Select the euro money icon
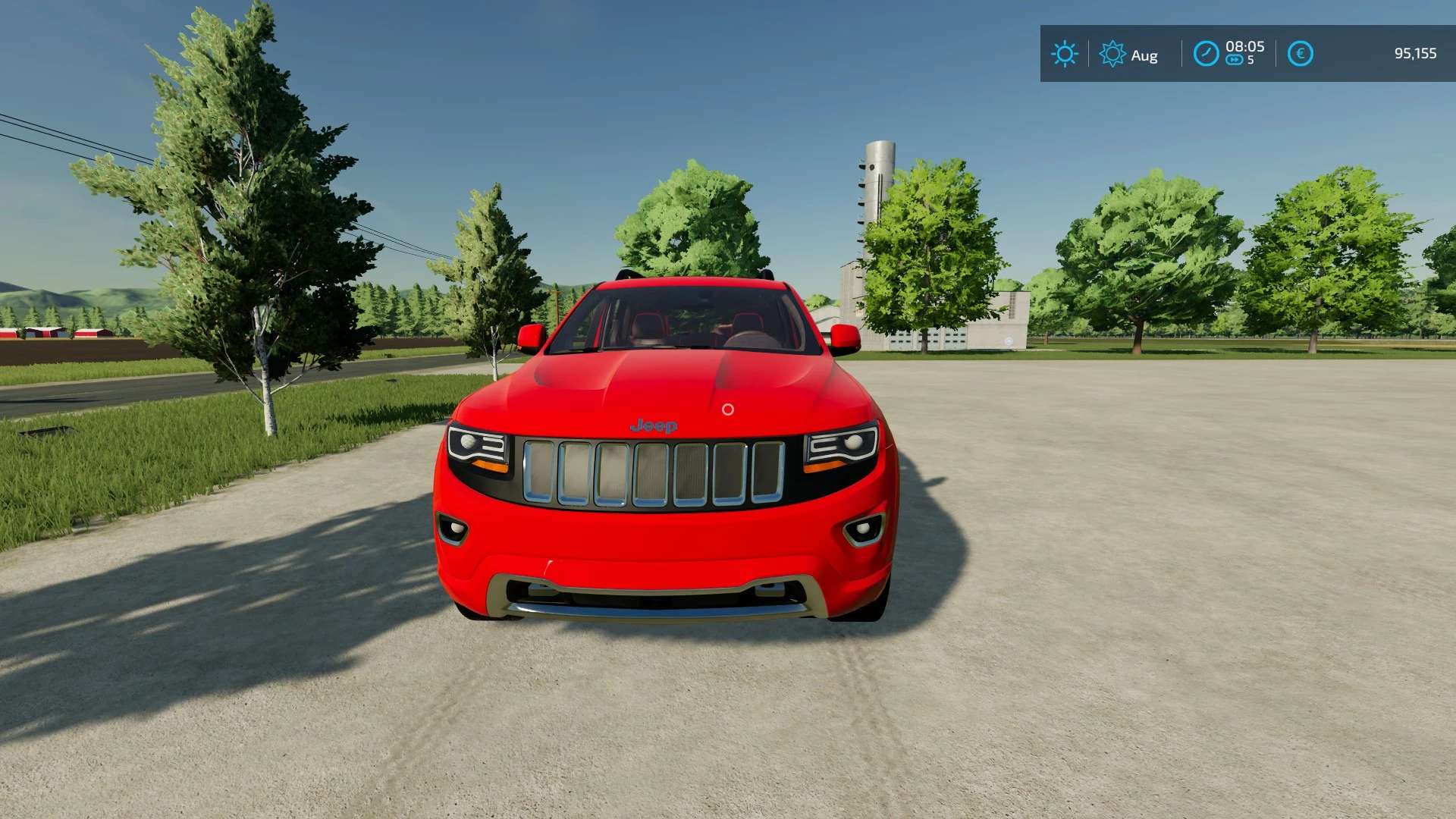The width and height of the screenshot is (1456, 819). click(x=1300, y=54)
